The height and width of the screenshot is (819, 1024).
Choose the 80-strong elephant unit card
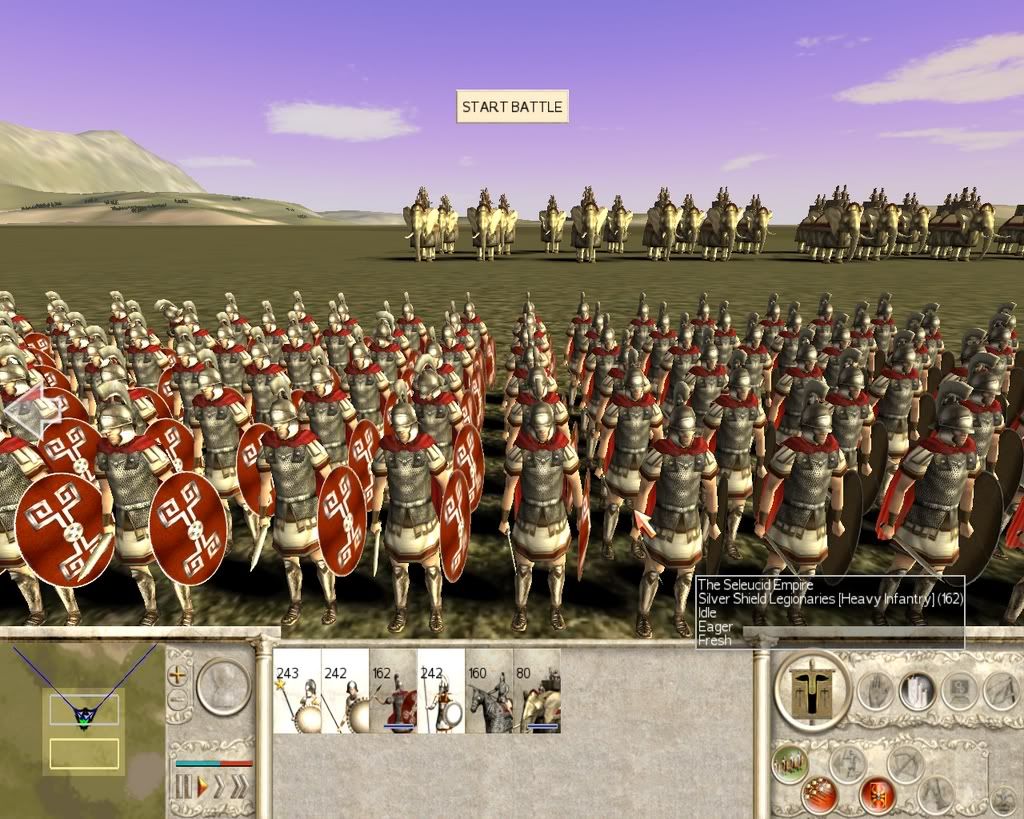537,691
